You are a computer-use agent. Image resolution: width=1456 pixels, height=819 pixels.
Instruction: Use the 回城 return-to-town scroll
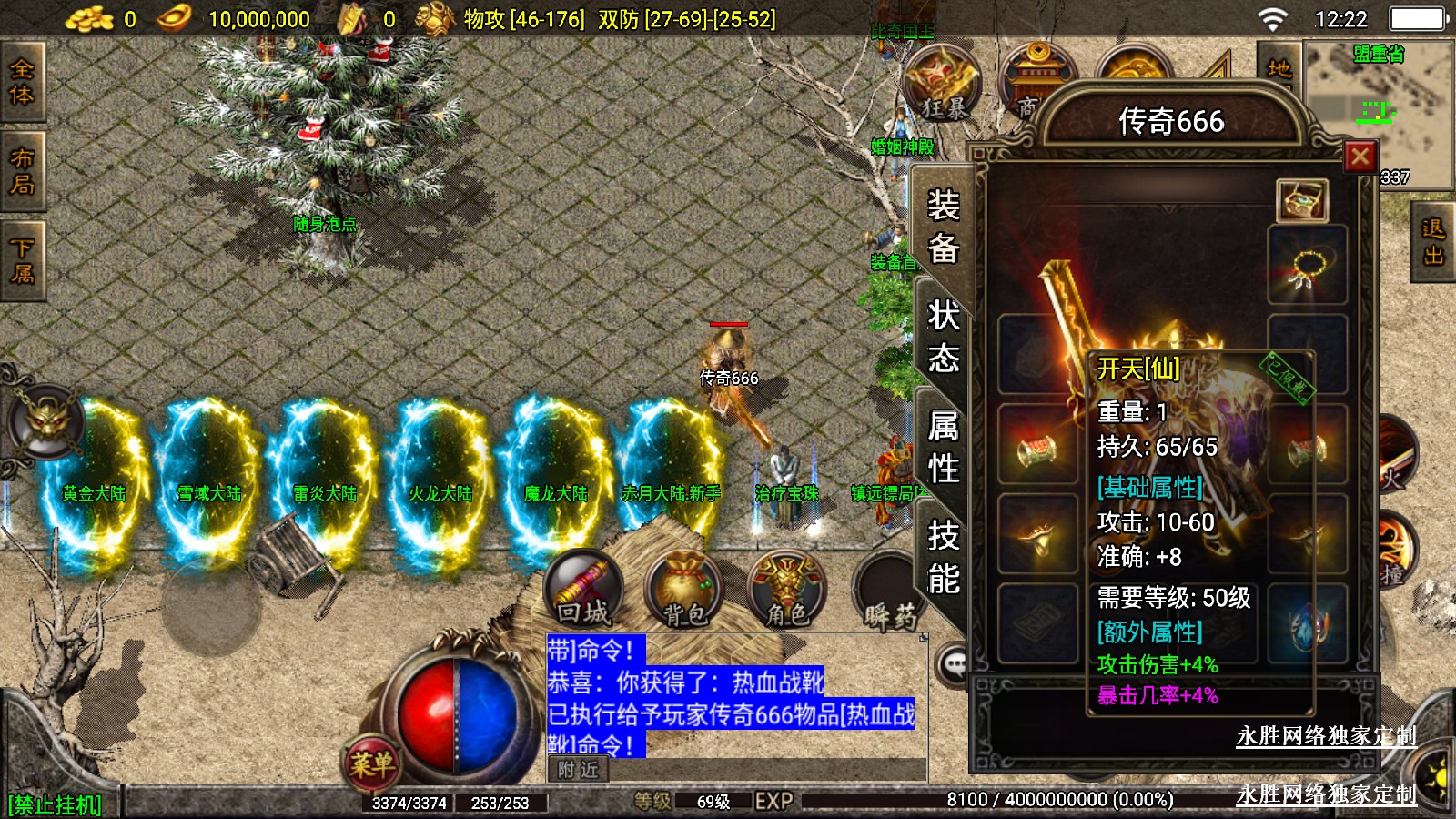coord(583,590)
